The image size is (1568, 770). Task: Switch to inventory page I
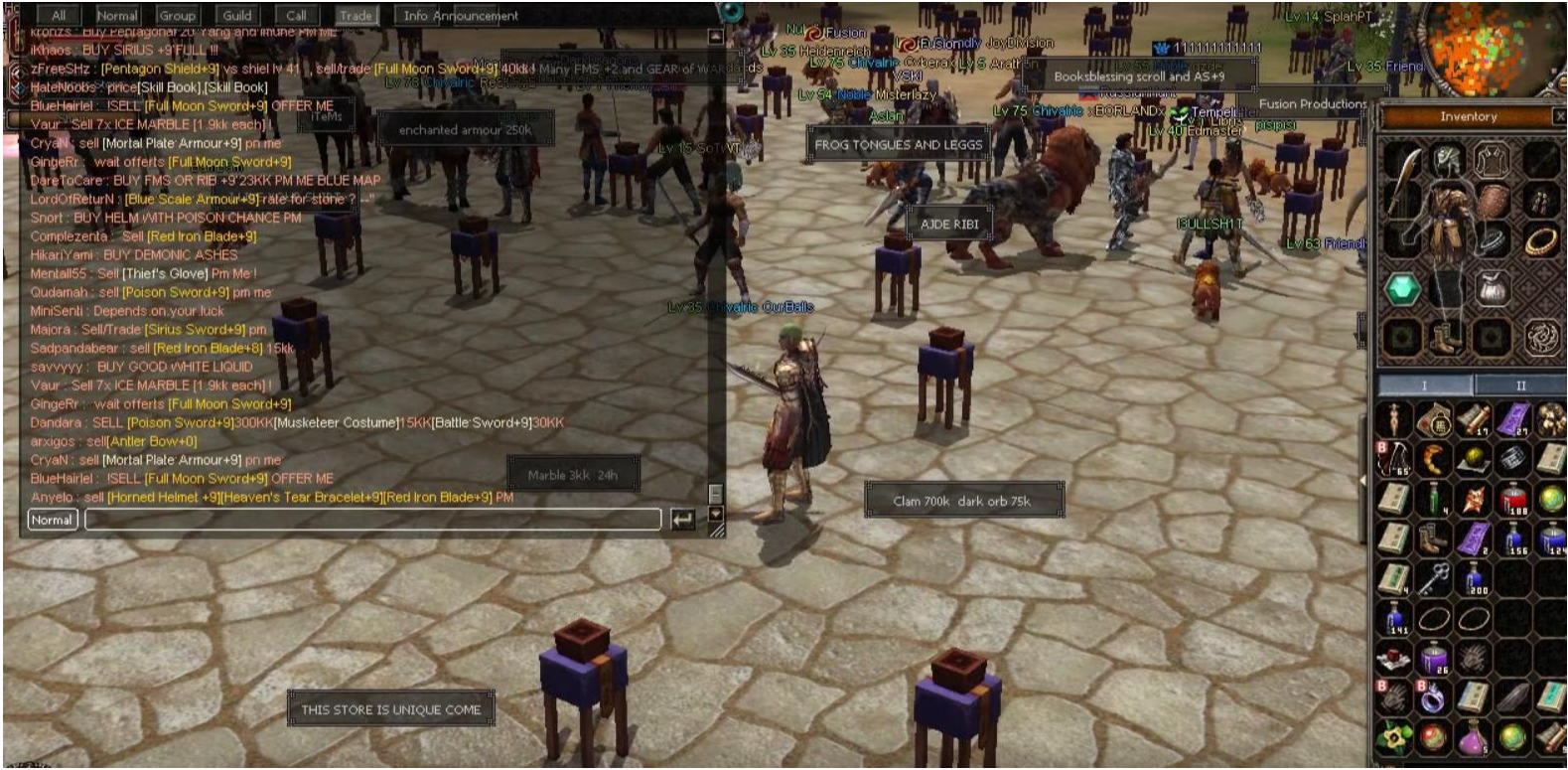click(x=1424, y=385)
